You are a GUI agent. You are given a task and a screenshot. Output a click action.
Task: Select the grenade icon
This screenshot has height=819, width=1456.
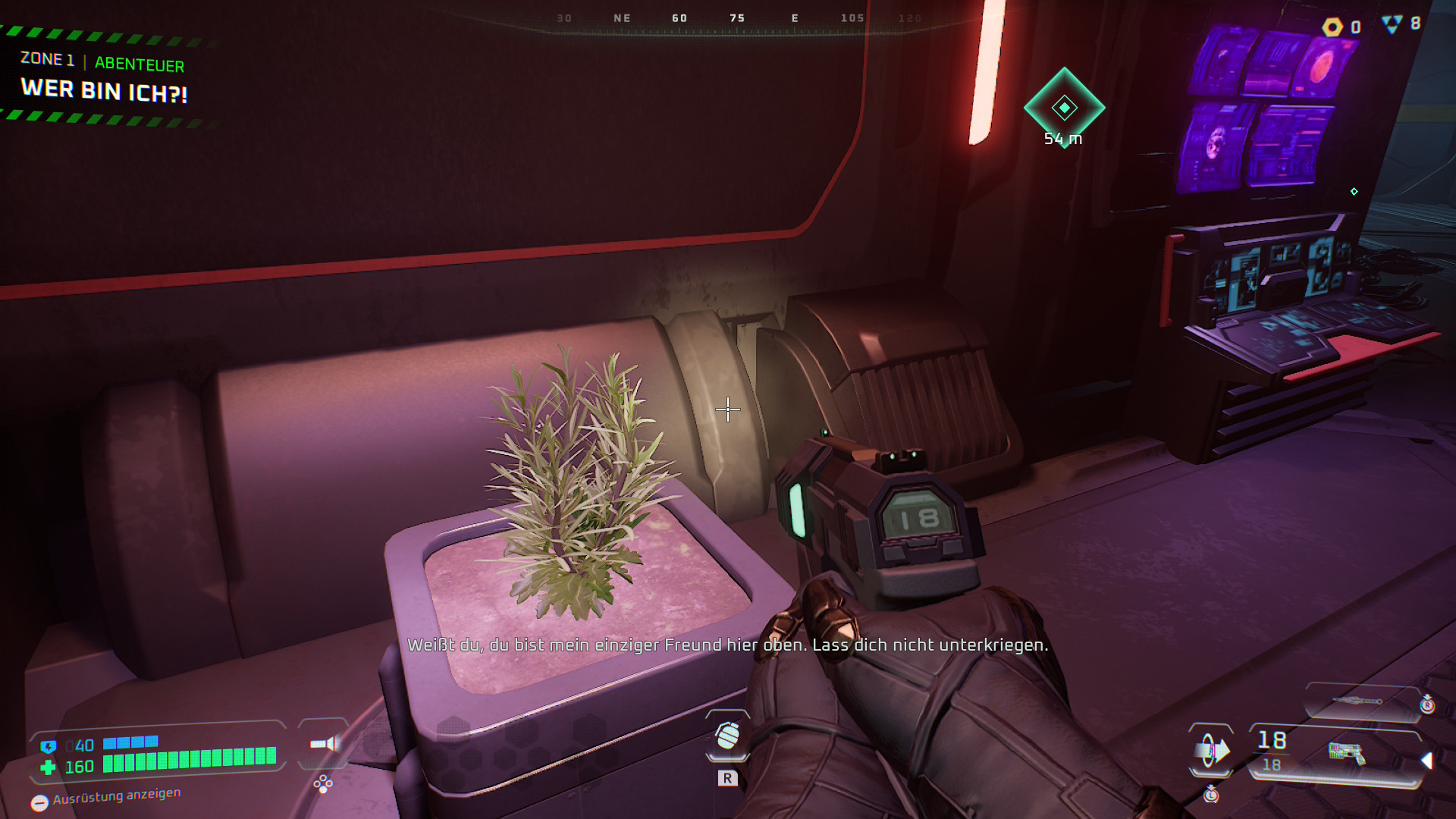(x=727, y=736)
